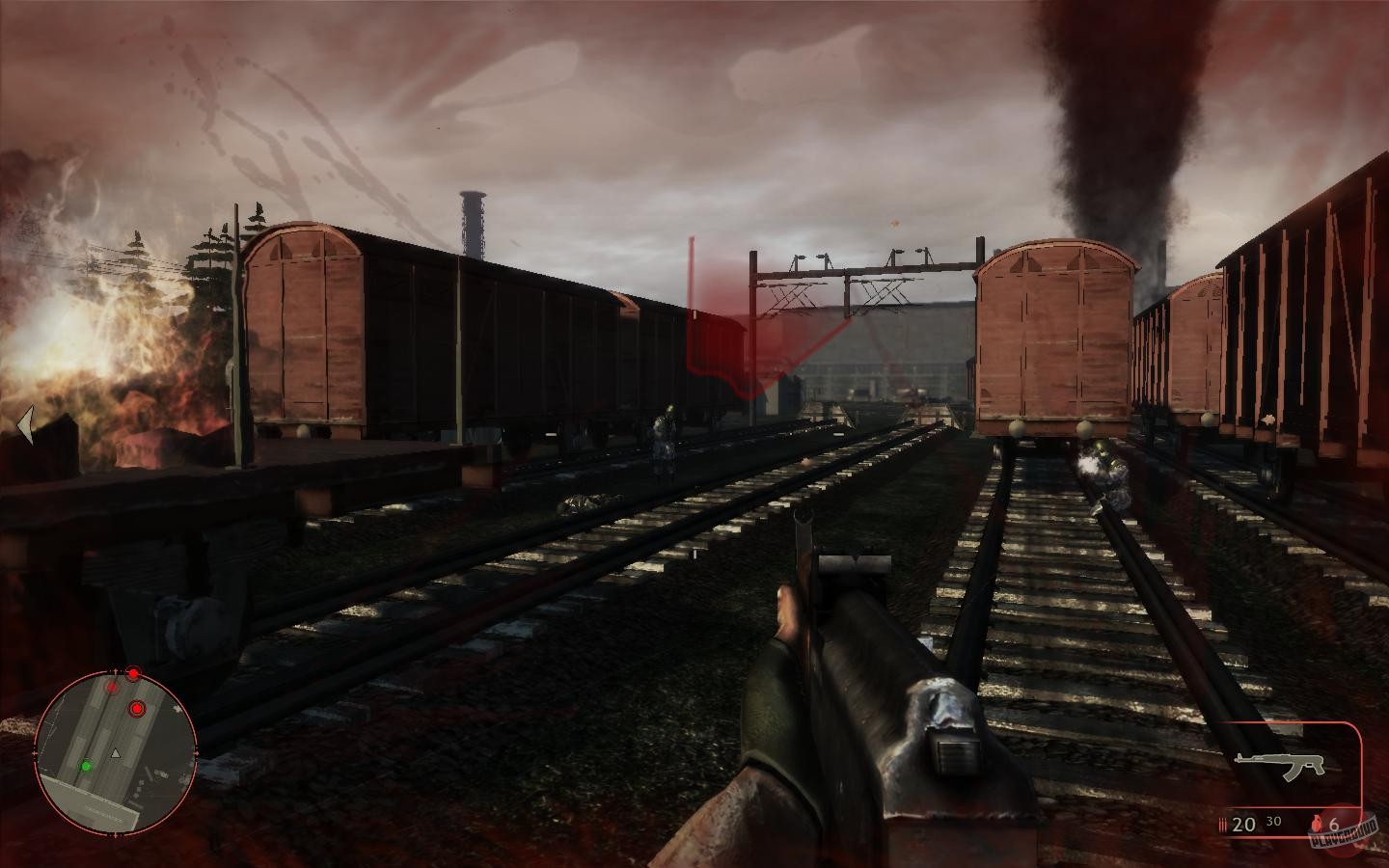Click the large red enemy blip on minimap
The width and height of the screenshot is (1389, 868).
(136, 708)
